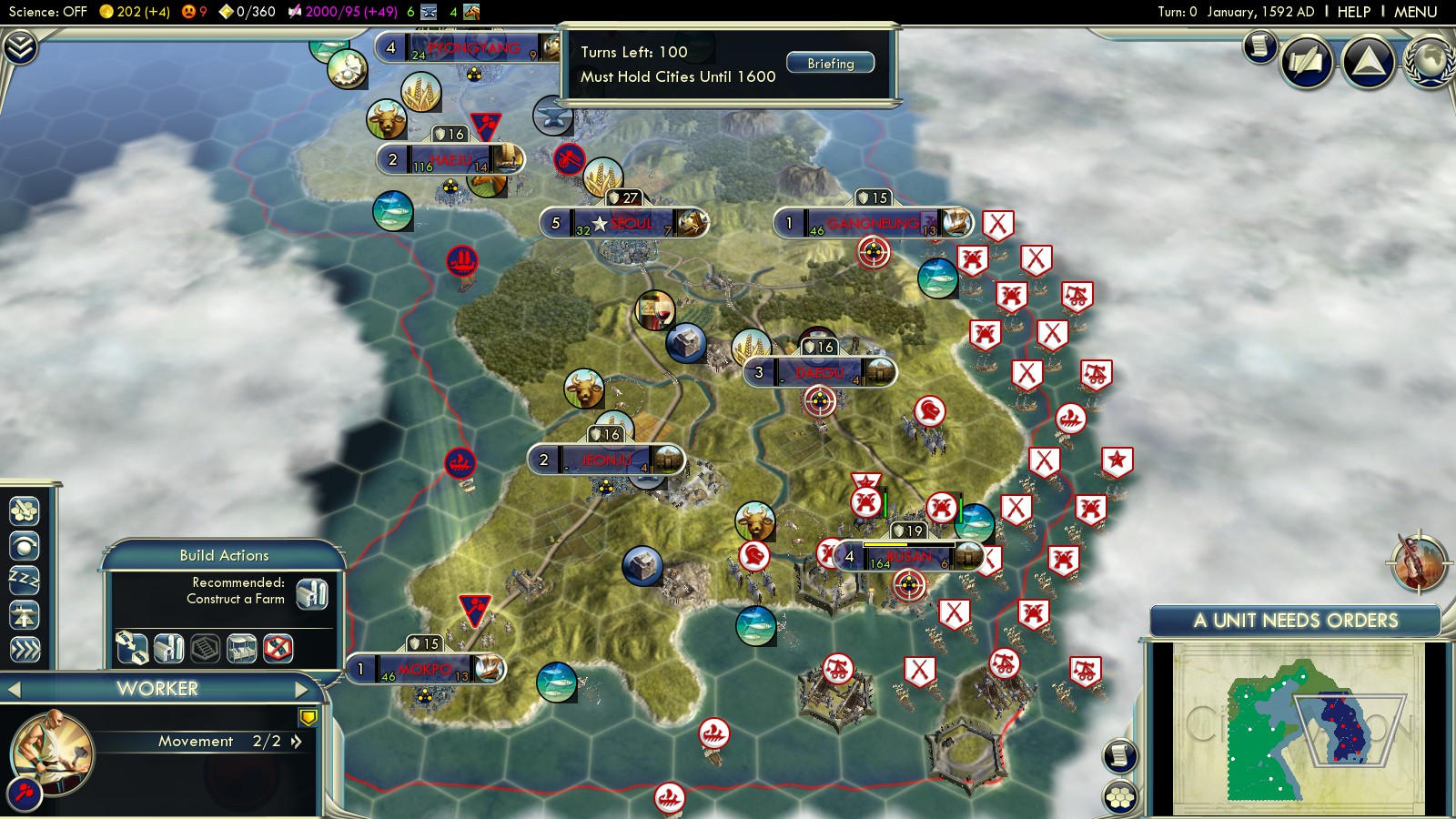Cycle to the next unit arrow

[x=302, y=690]
